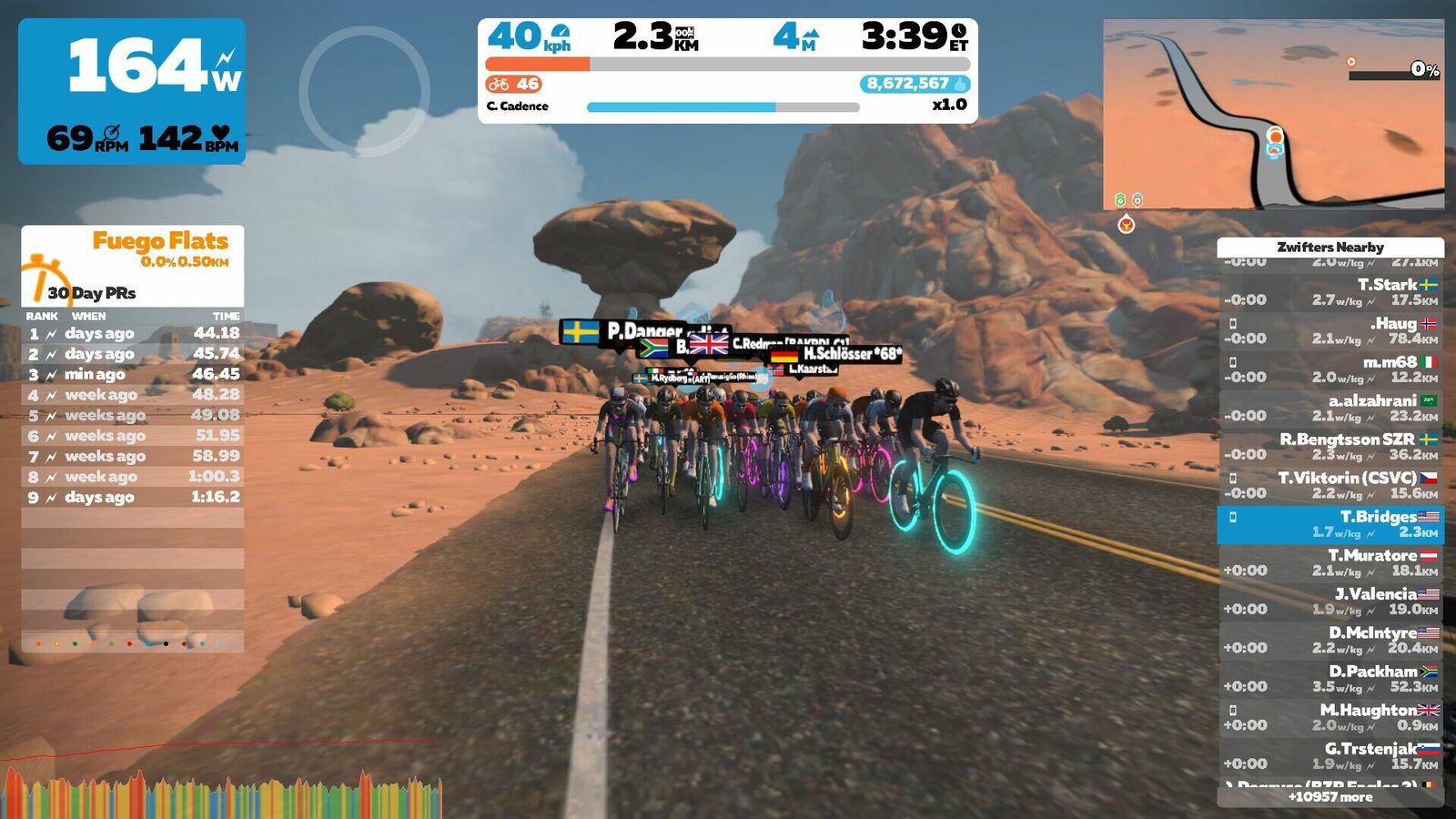Choose D.Packham in nearby list
This screenshot has width=1456, height=819.
pos(1330,679)
